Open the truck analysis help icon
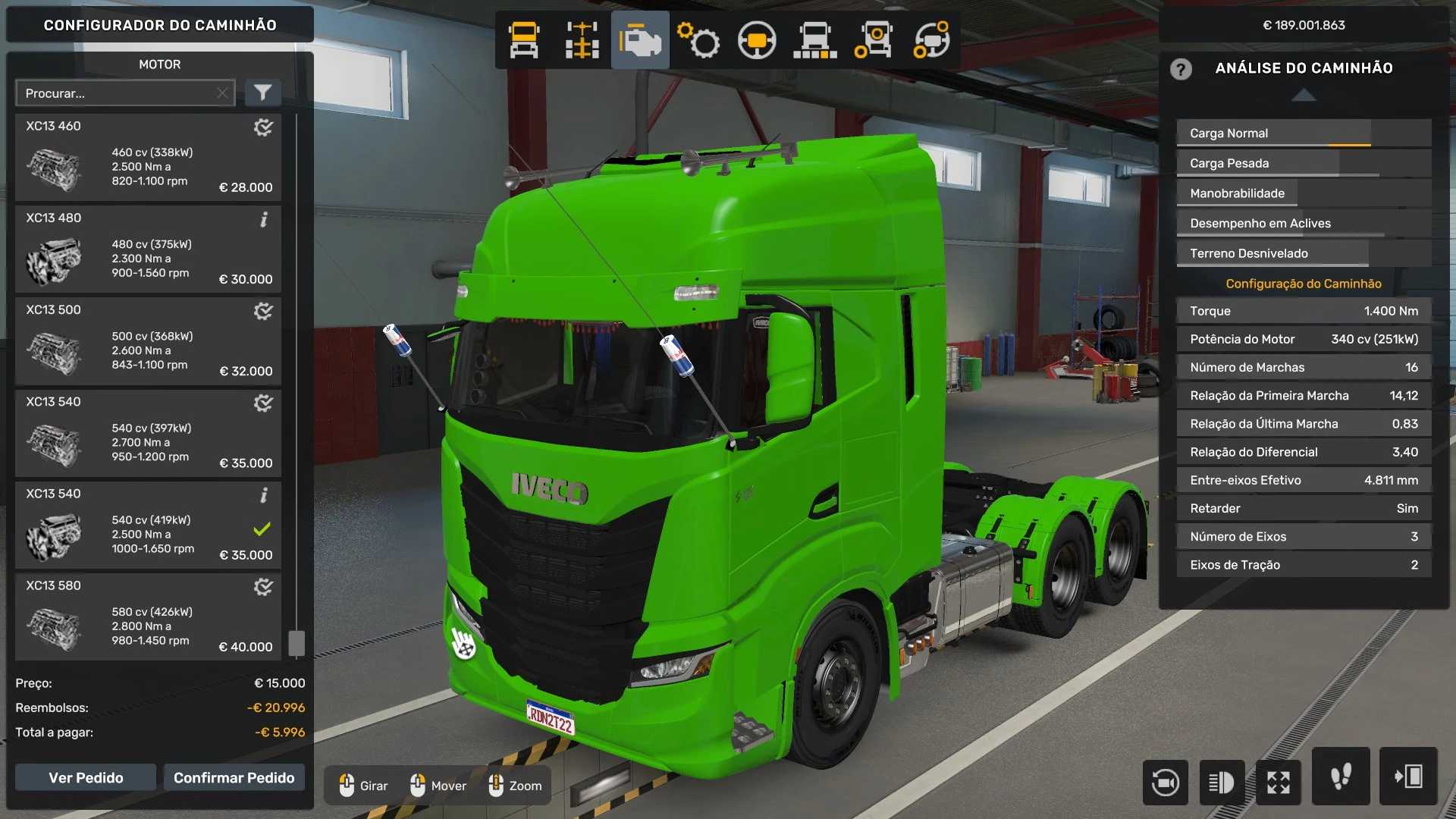Image resolution: width=1456 pixels, height=819 pixels. click(x=1181, y=69)
